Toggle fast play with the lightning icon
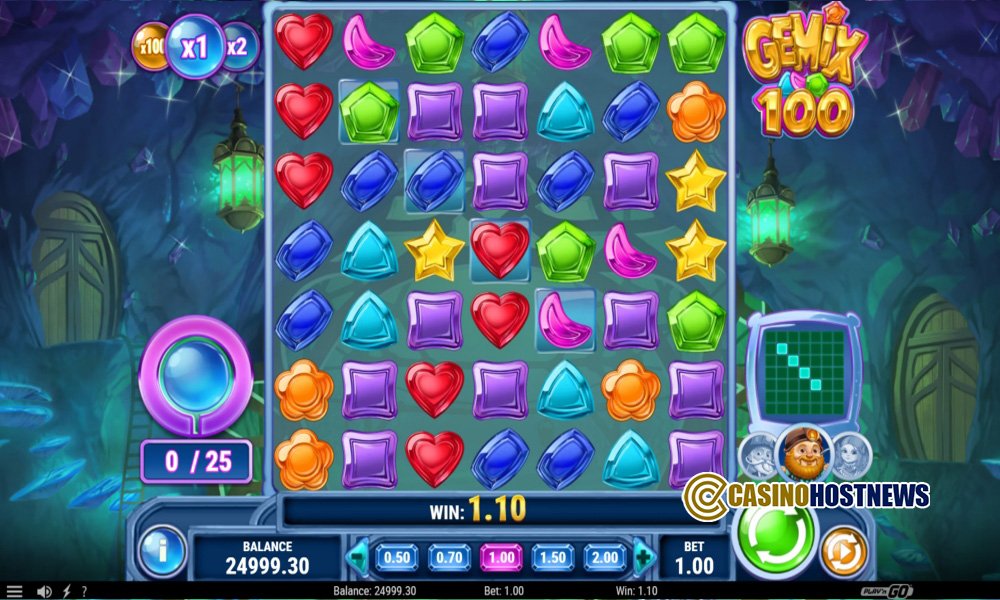Screen dimensions: 1000x600 pyautogui.click(x=66, y=592)
